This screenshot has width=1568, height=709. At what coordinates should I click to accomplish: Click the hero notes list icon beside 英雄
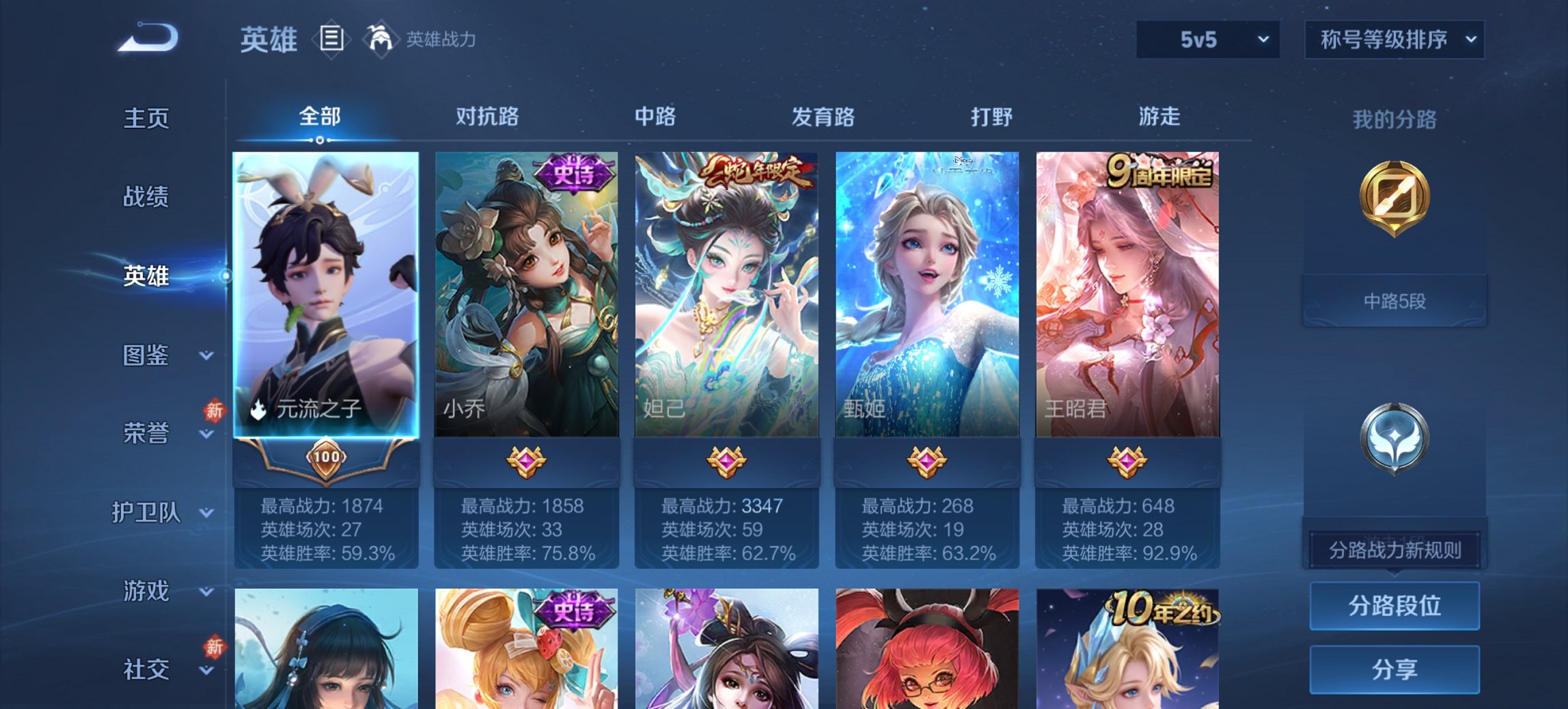[330, 39]
